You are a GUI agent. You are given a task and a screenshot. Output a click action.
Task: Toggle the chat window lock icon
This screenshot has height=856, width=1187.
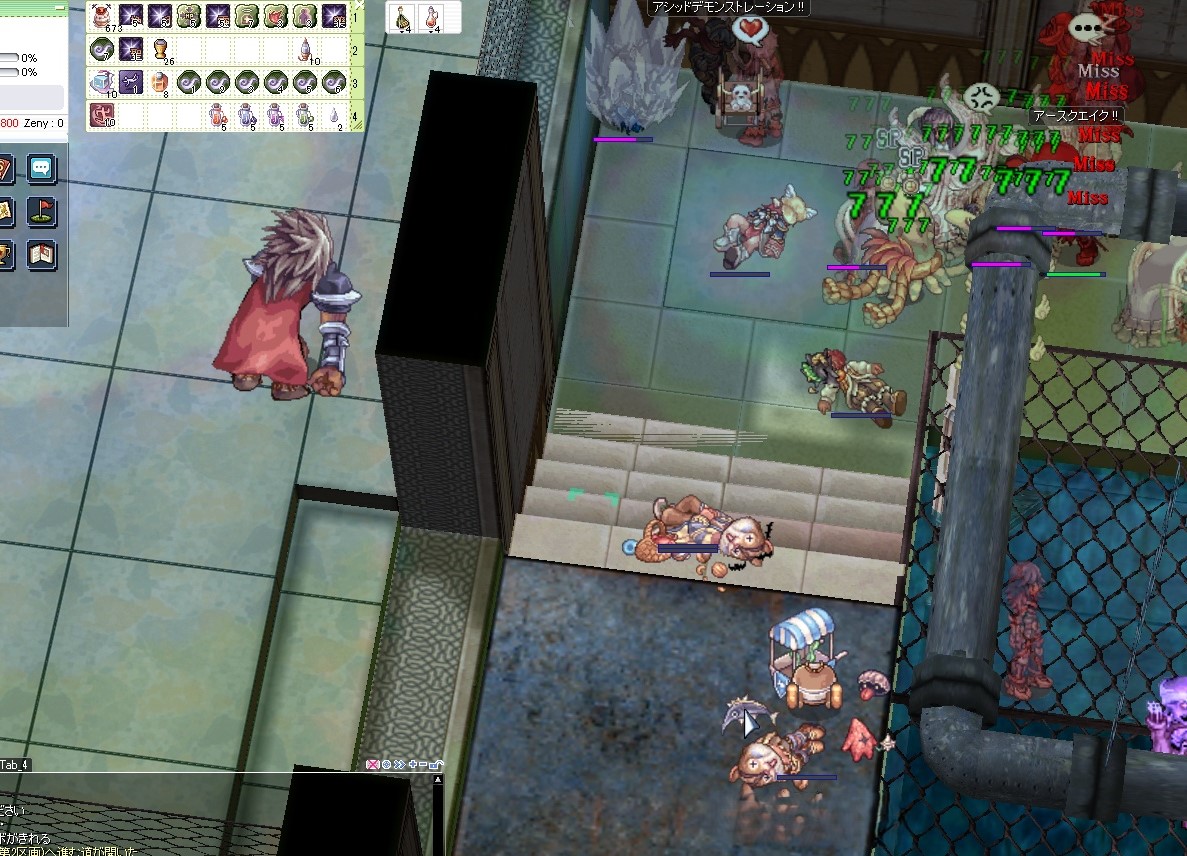pyautogui.click(x=437, y=765)
